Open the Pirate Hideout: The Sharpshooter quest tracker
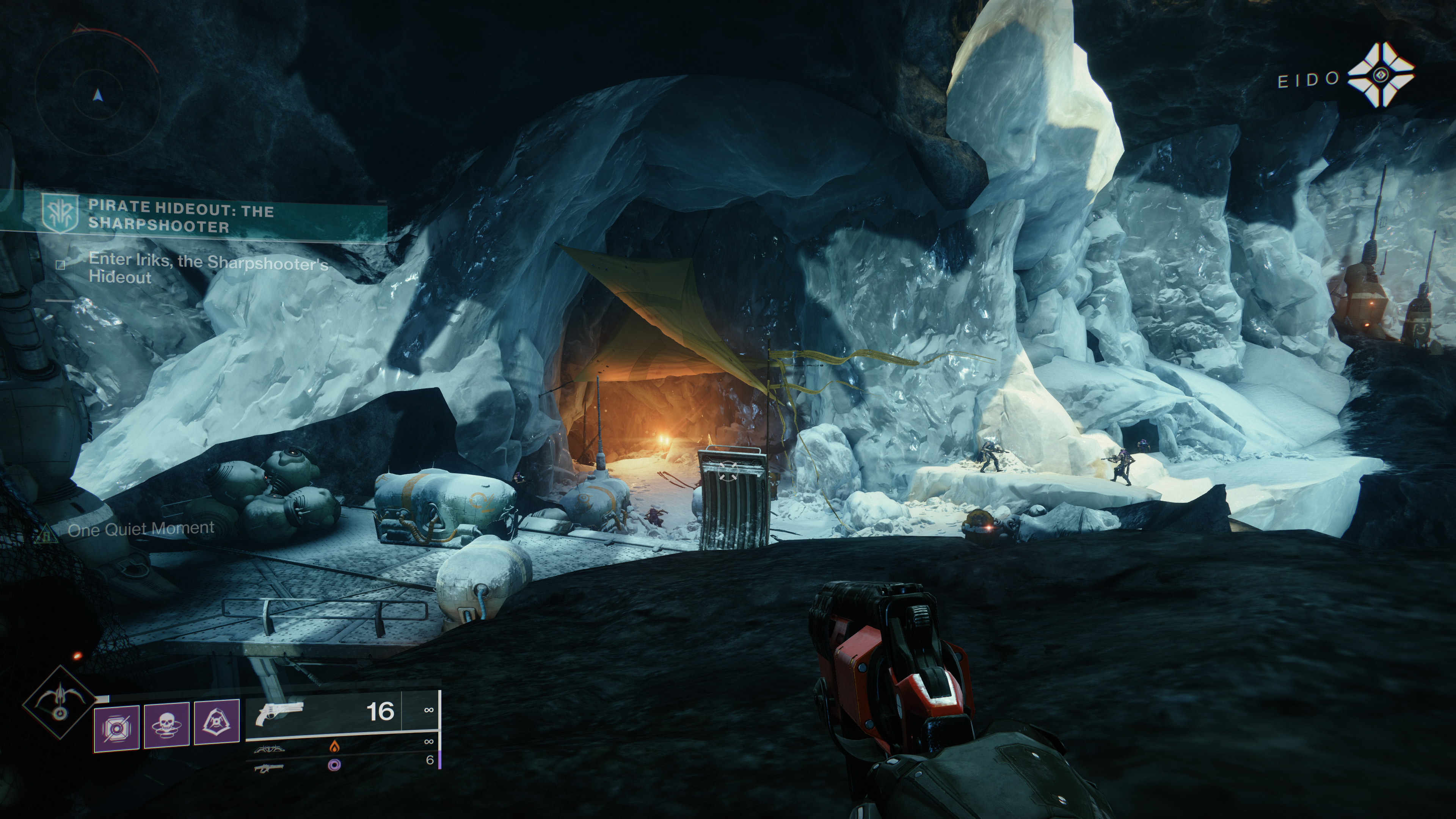The image size is (1456, 819). tap(181, 218)
